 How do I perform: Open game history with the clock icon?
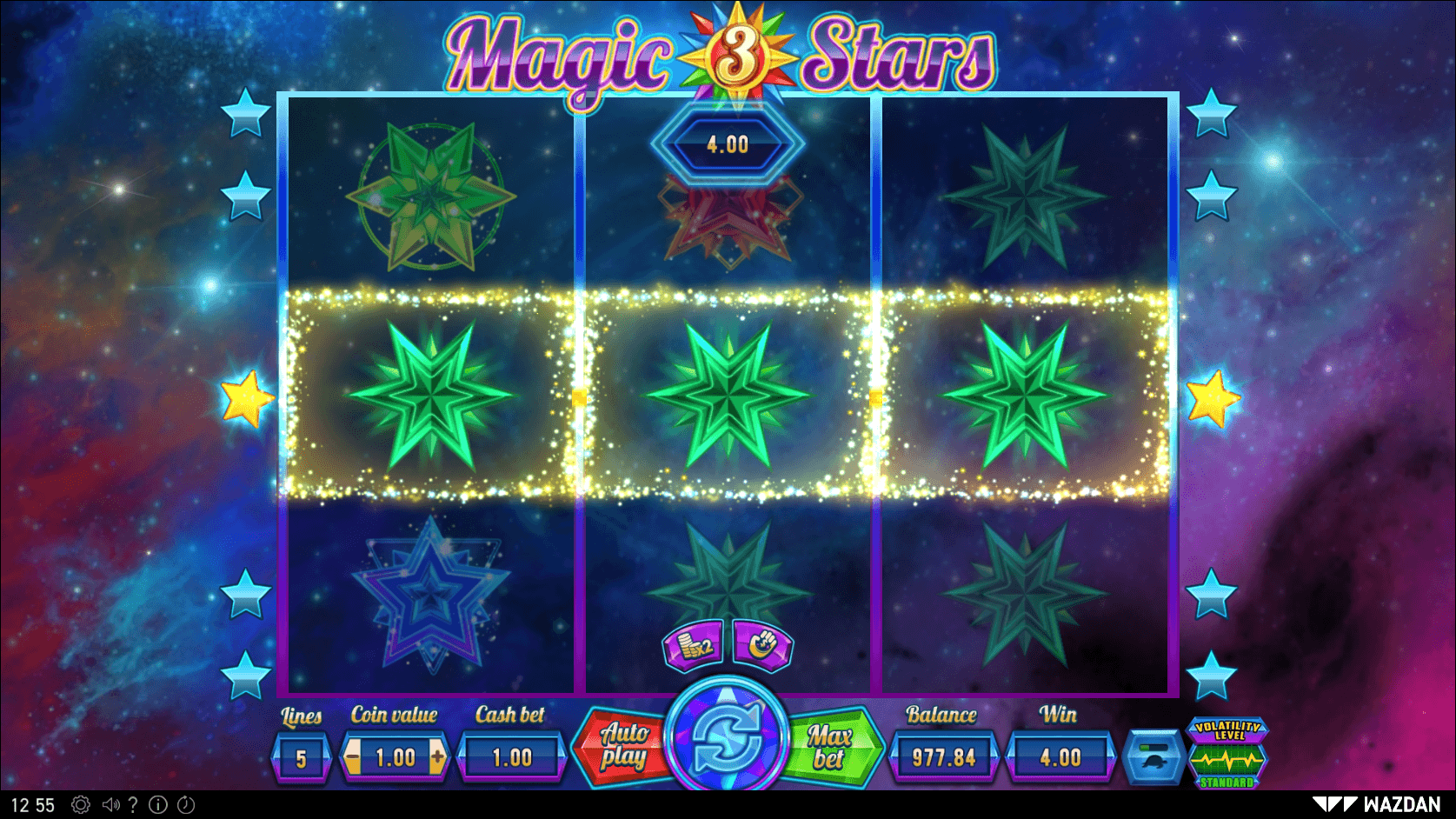tap(184, 804)
